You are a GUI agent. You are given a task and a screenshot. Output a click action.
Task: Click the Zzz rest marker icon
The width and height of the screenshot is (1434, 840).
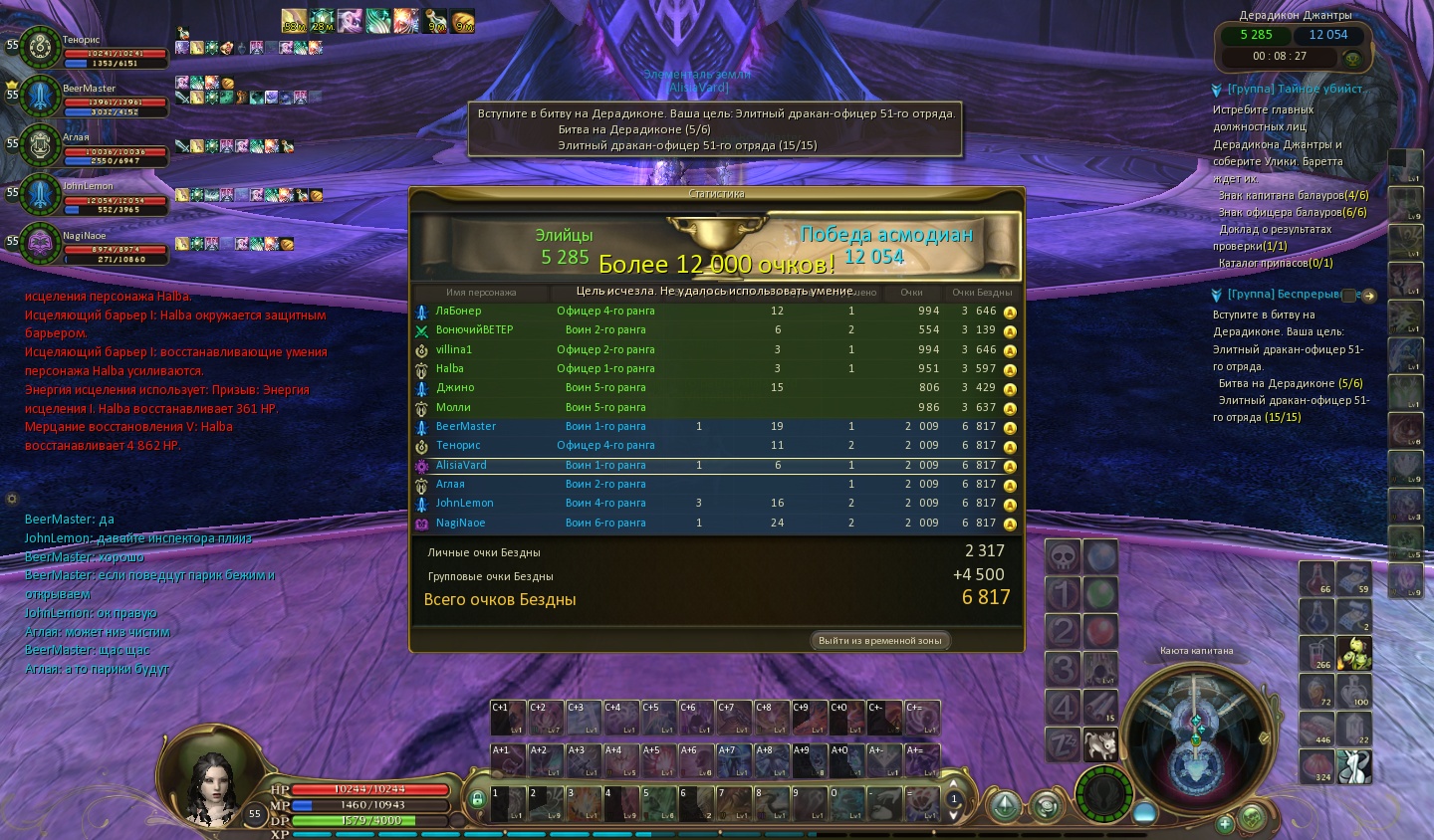pos(1063,743)
